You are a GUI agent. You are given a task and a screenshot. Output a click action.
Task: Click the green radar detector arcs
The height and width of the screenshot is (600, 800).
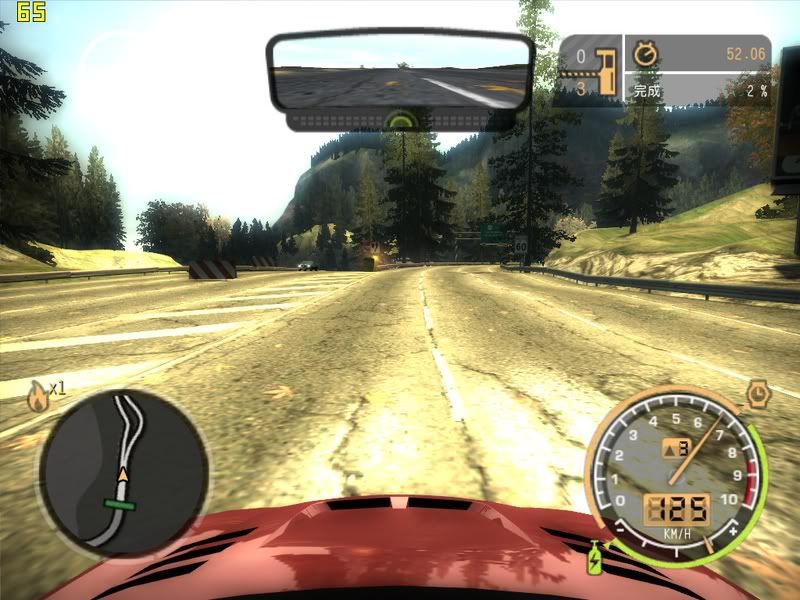[x=401, y=119]
